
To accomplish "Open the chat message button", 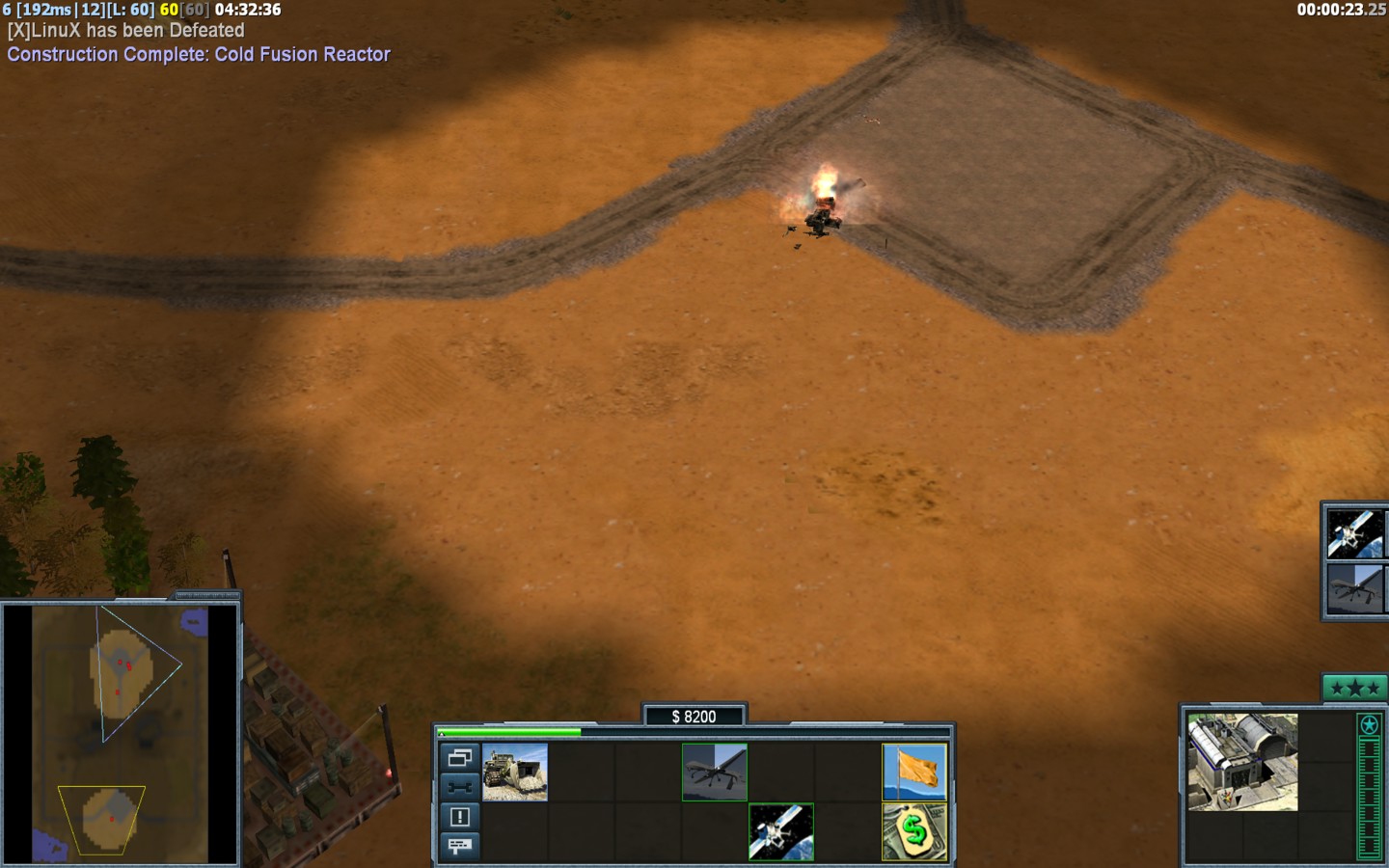I will pos(460,846).
